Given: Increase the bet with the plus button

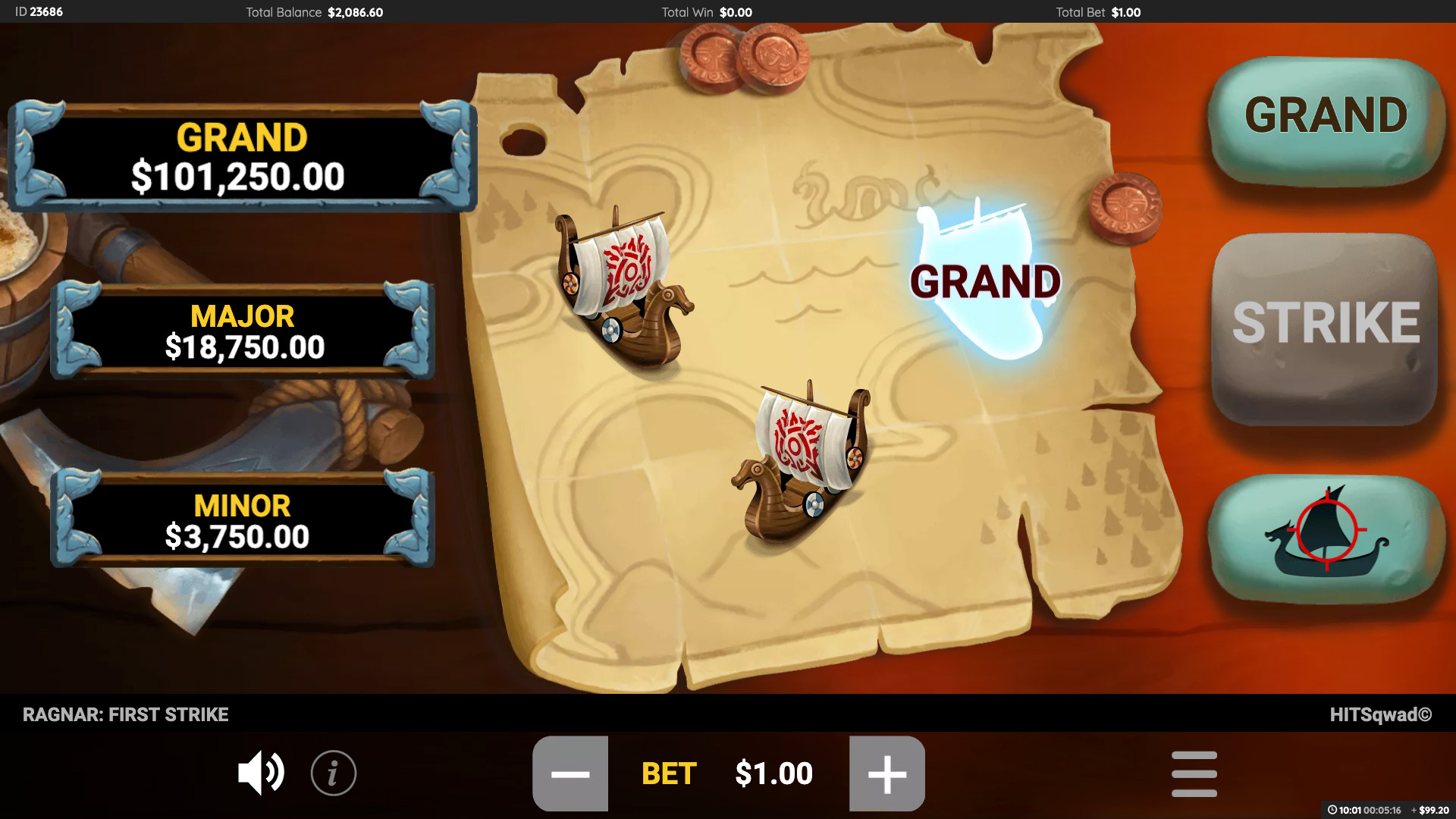Looking at the screenshot, I should point(889,773).
